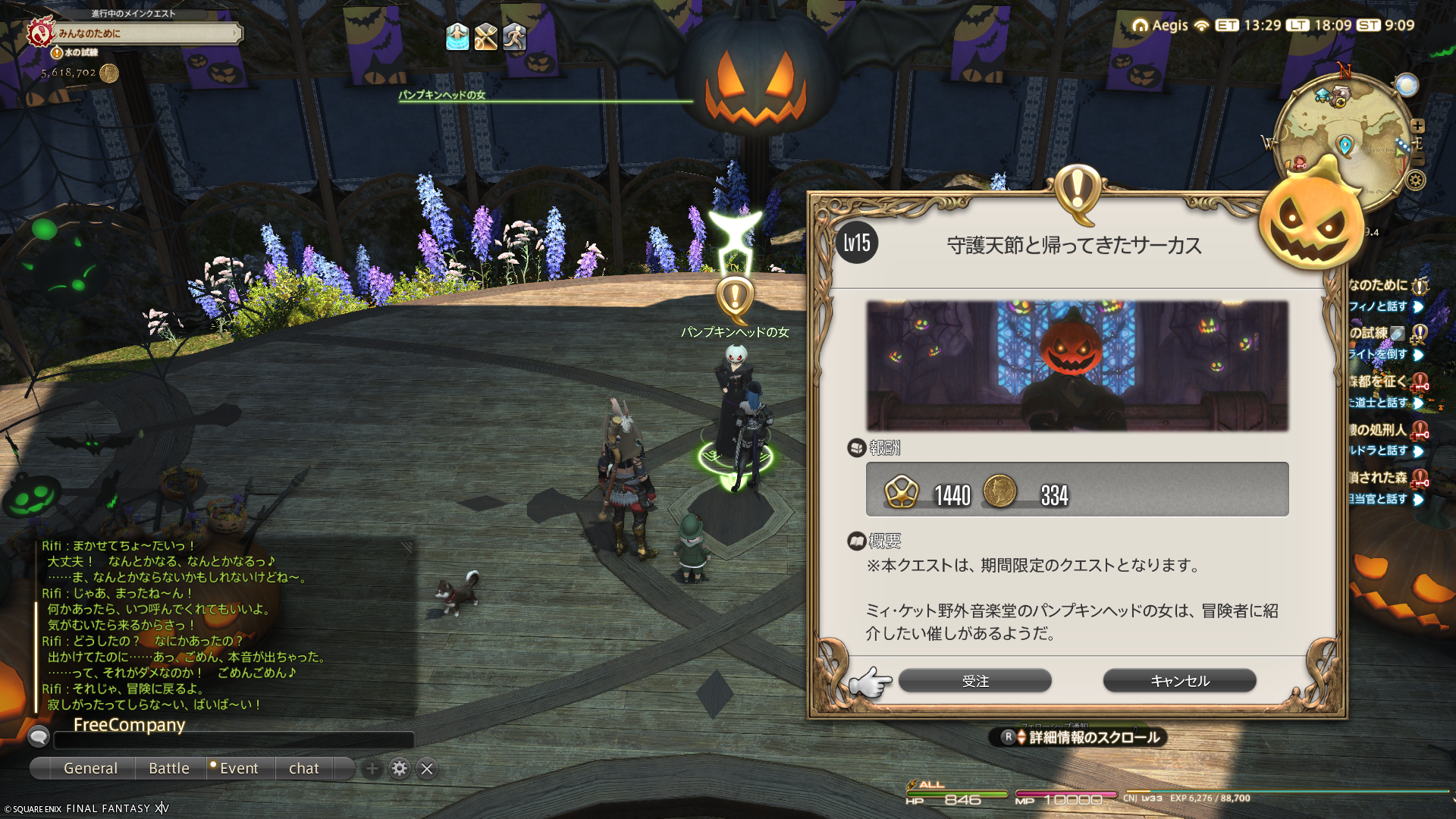Switch to the Battle chat tab
This screenshot has width=1456, height=819.
tap(169, 768)
